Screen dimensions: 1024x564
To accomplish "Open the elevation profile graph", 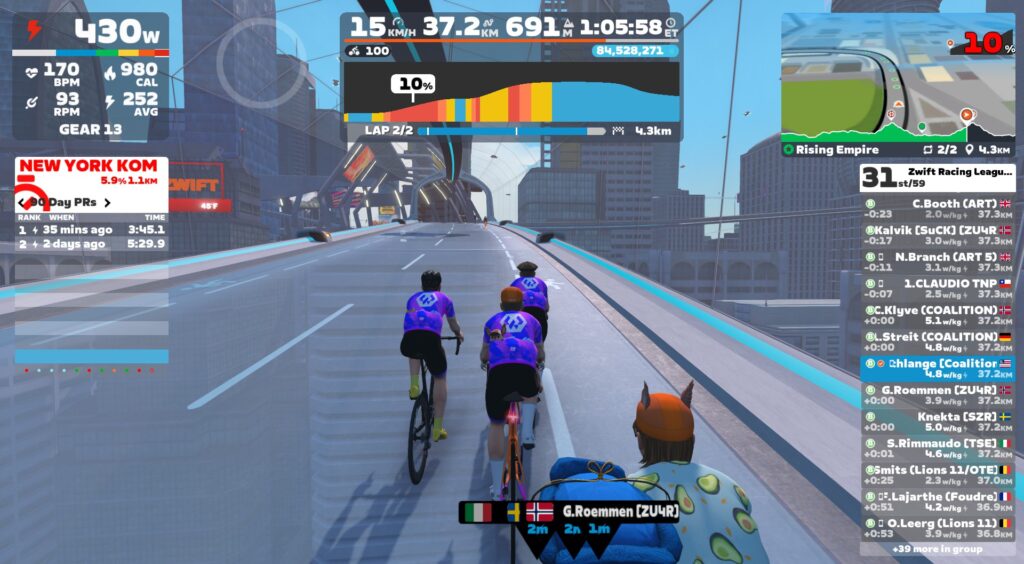I will tap(511, 92).
